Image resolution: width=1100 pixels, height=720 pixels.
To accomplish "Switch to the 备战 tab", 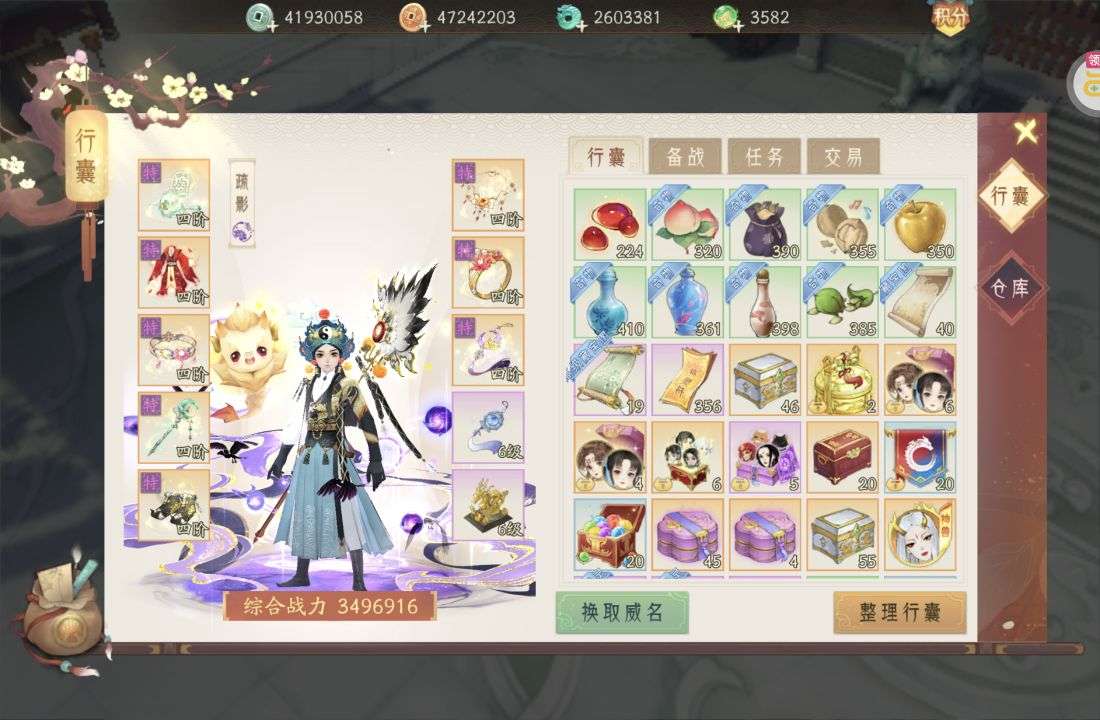I will coord(685,157).
